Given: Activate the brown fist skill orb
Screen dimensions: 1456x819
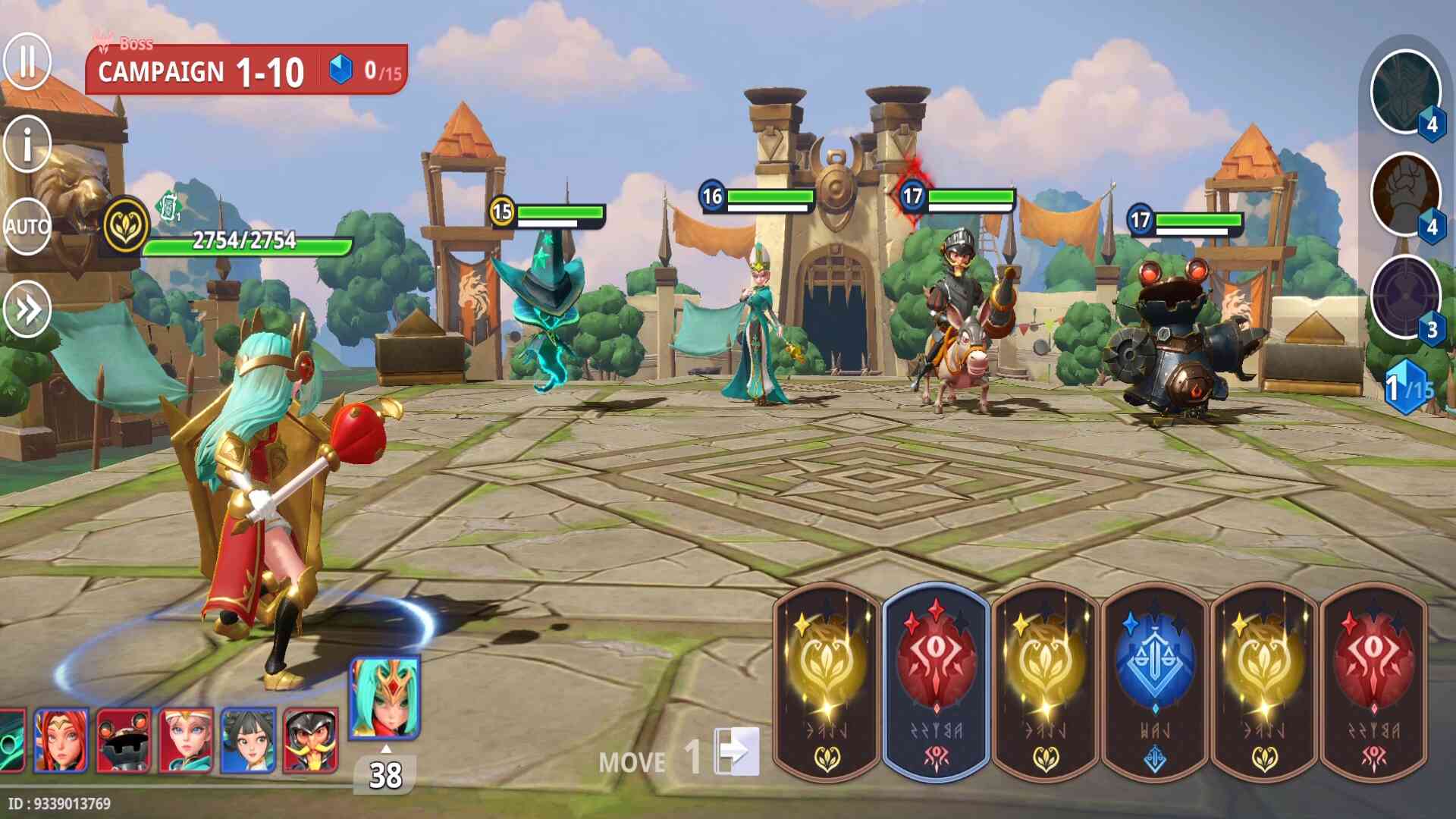Looking at the screenshot, I should (1405, 194).
